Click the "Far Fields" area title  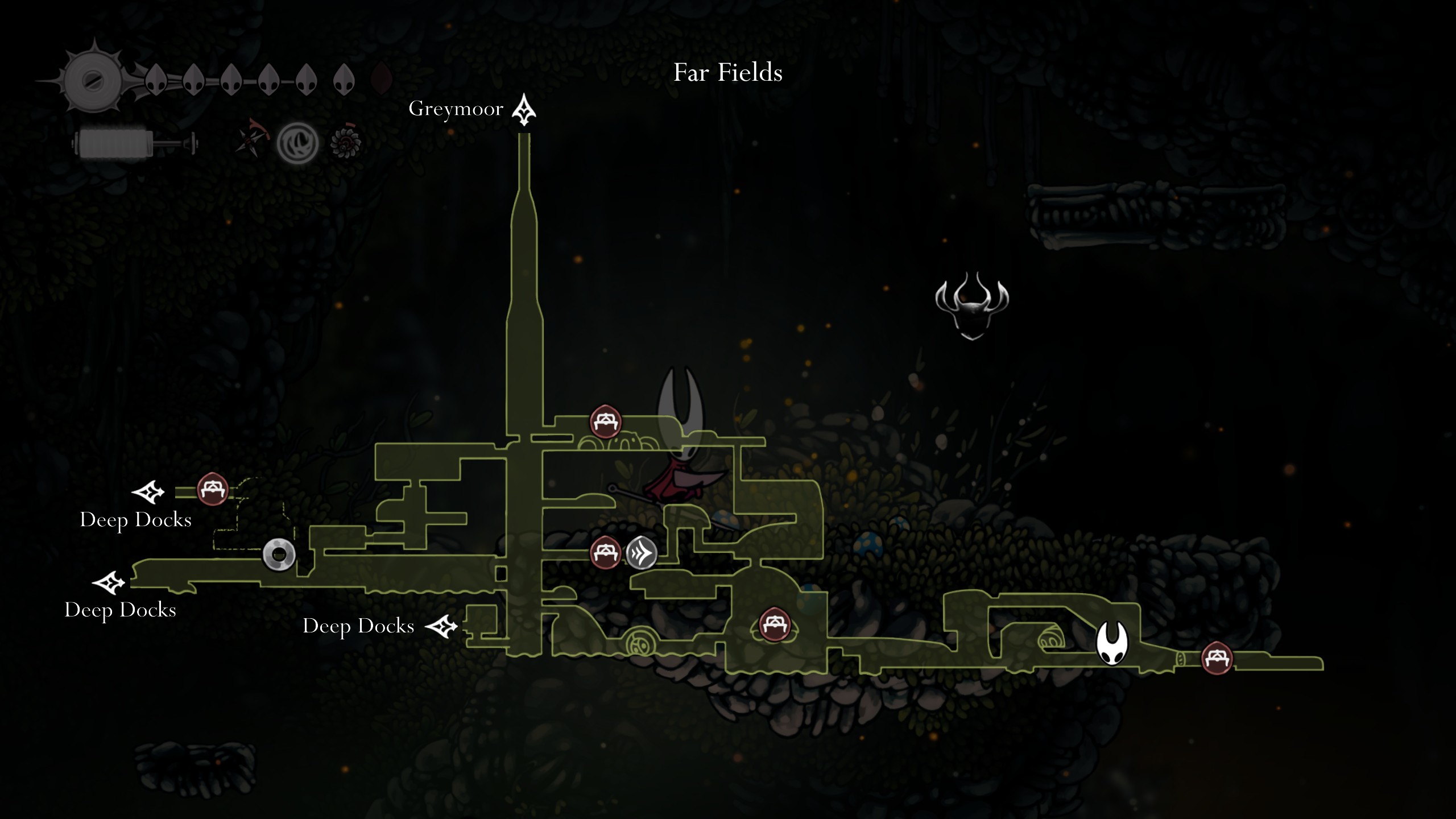click(x=729, y=73)
